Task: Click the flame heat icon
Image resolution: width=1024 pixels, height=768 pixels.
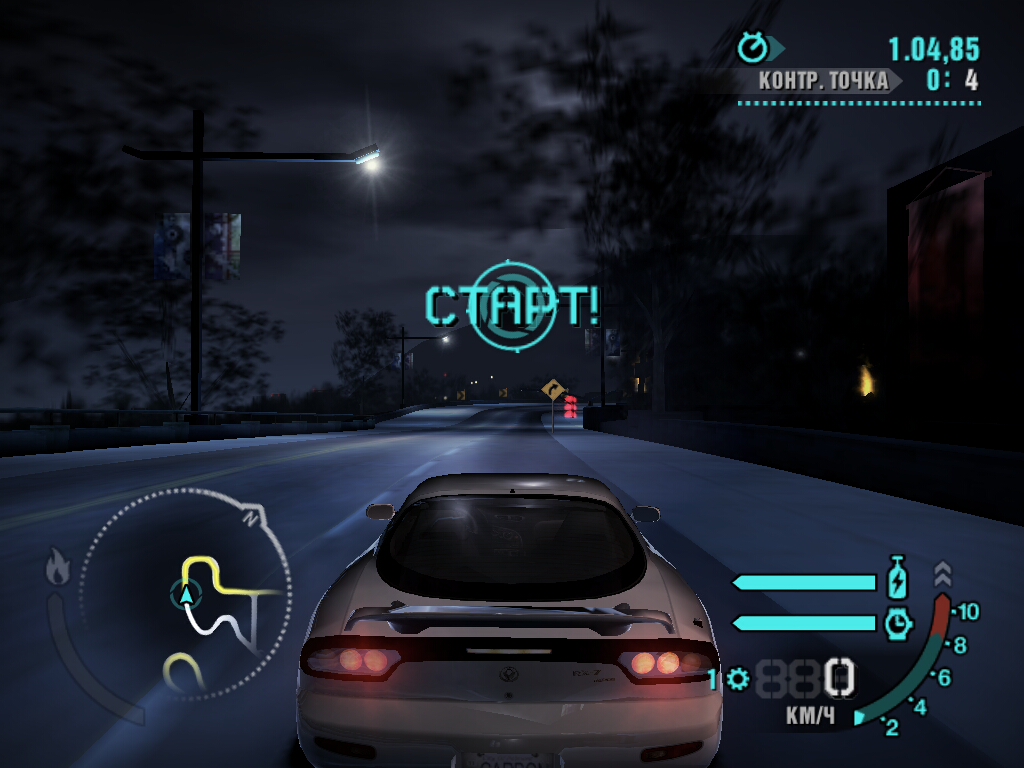Action: coord(57,568)
